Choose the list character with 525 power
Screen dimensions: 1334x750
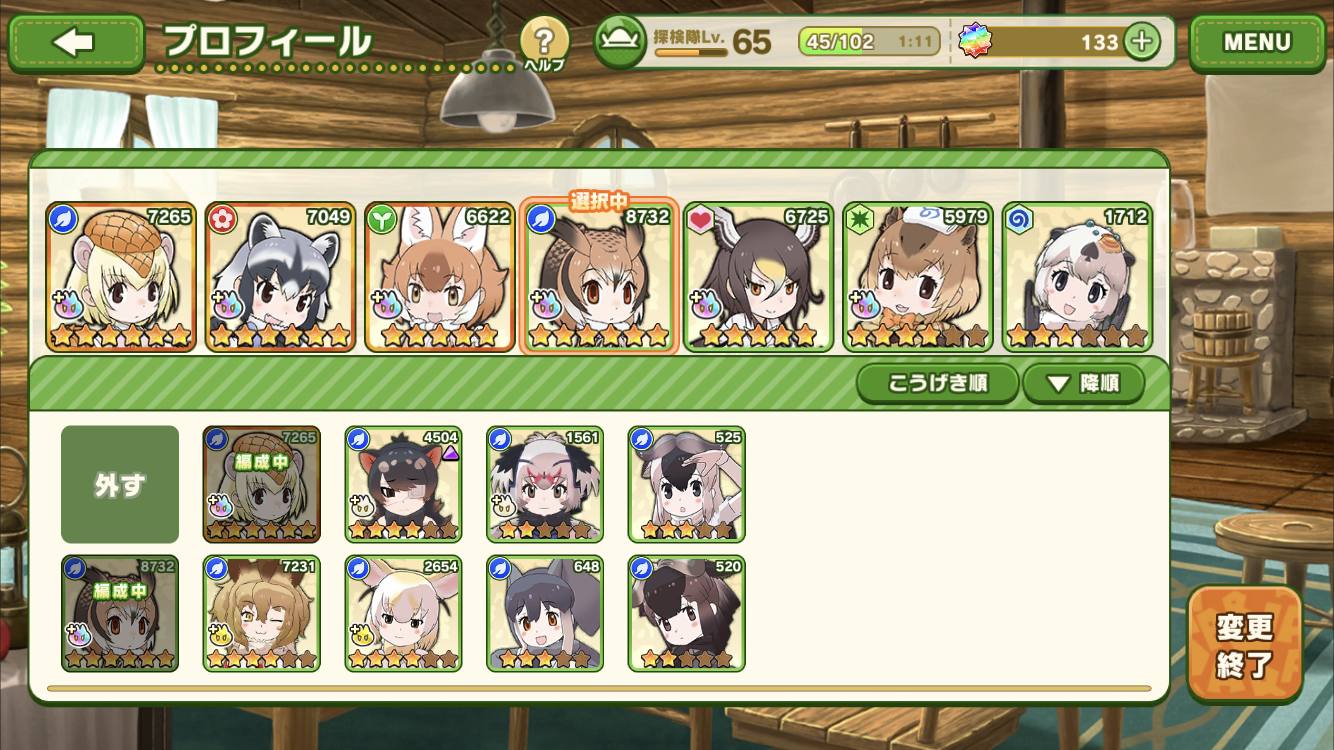click(687, 484)
